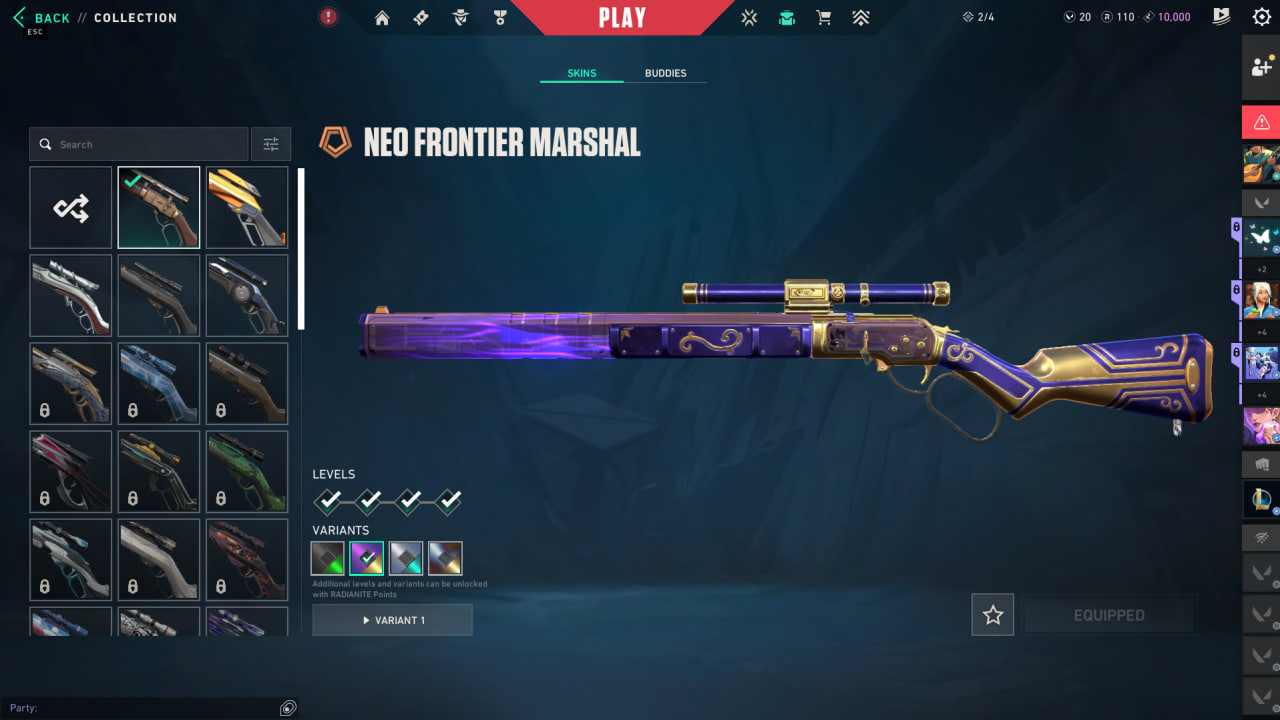1280x720 pixels.
Task: Add a friend from the social panel
Action: (x=1261, y=68)
